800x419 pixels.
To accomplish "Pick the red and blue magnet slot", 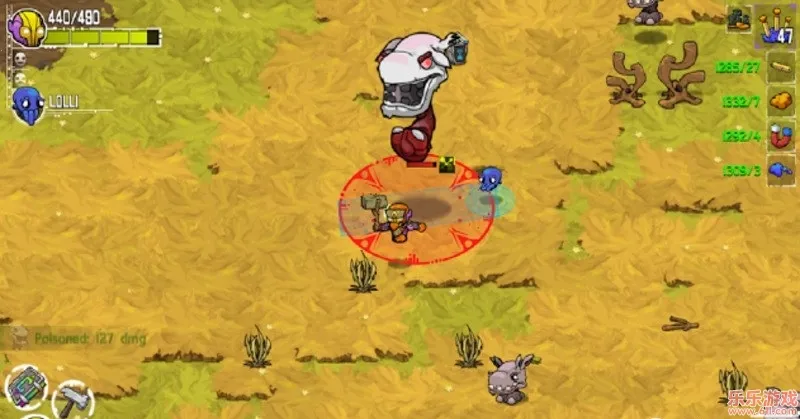I will tap(779, 137).
